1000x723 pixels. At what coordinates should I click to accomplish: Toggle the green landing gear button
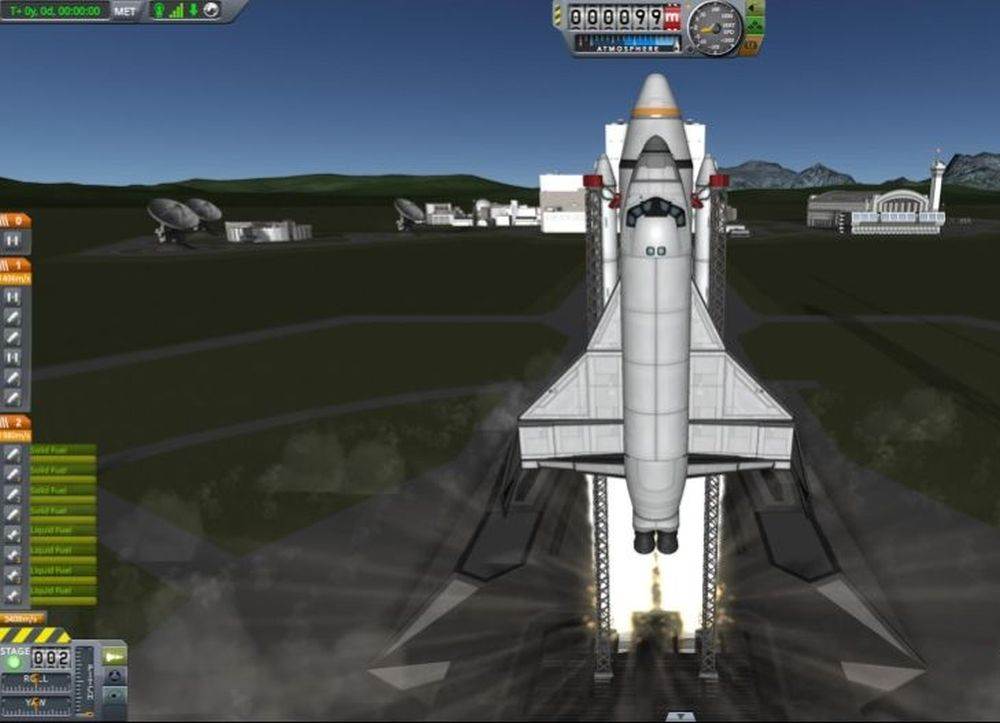pos(755,27)
